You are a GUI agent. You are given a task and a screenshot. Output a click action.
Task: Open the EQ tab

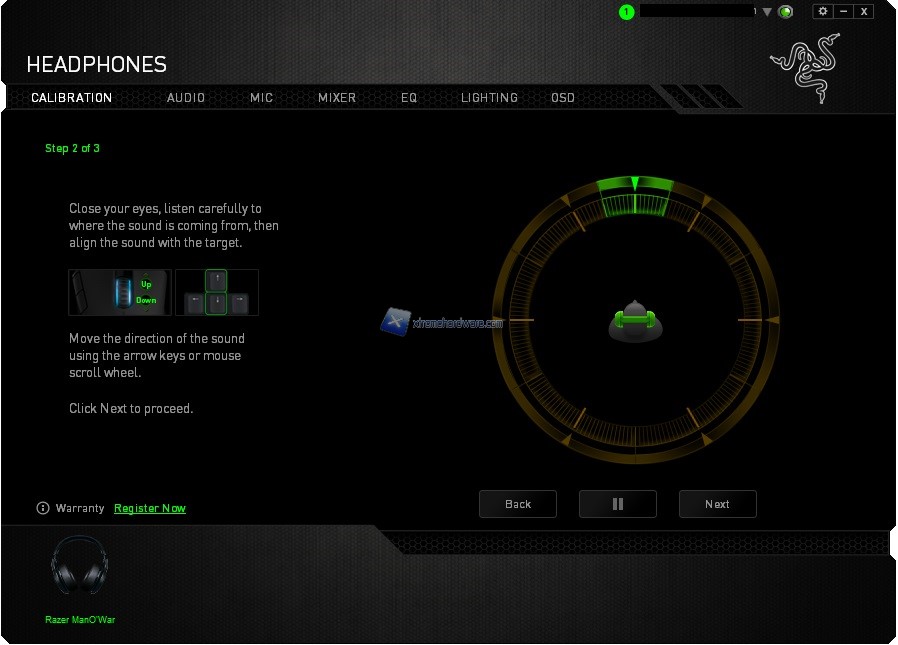point(409,98)
